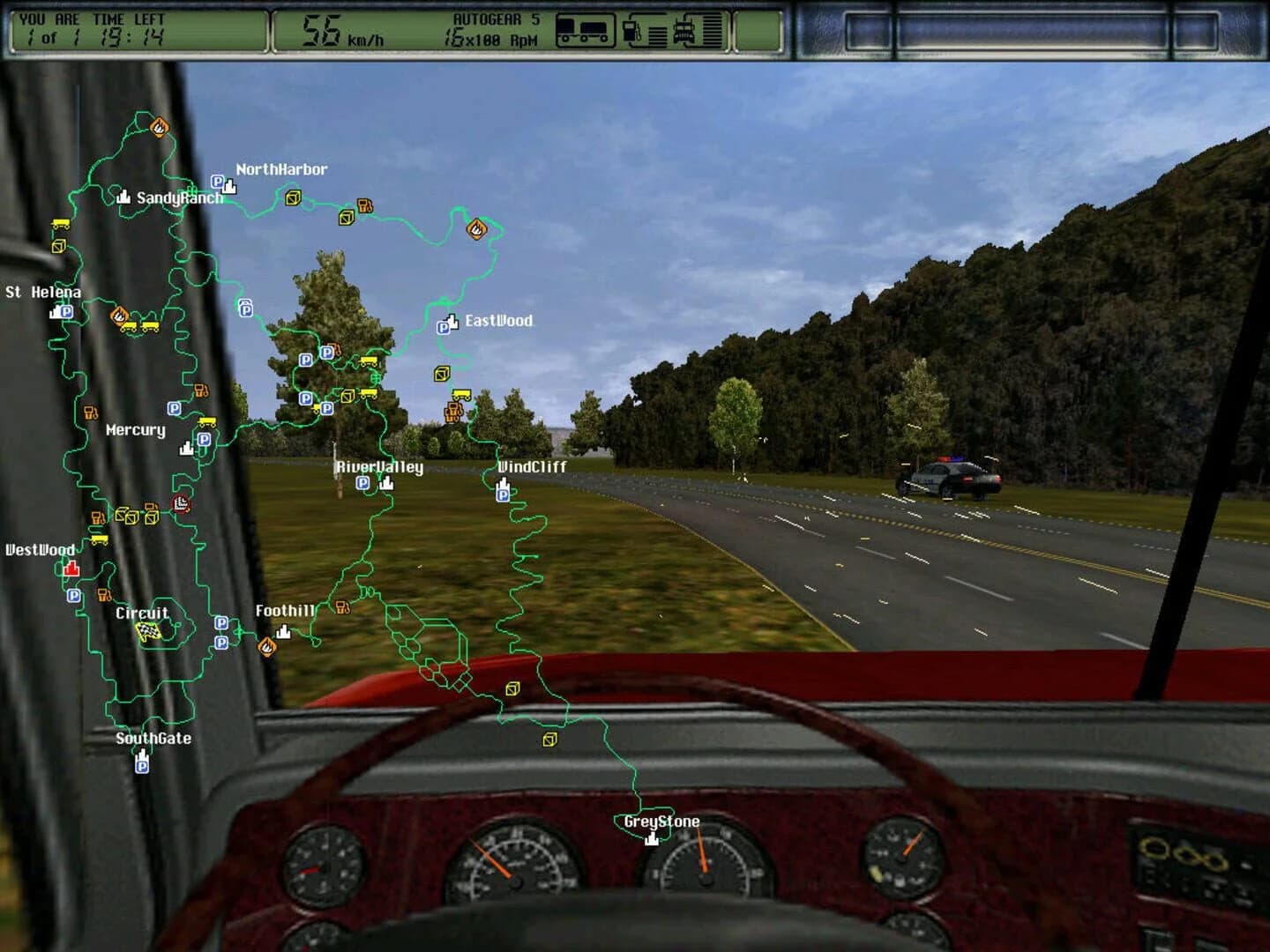The width and height of the screenshot is (1270, 952).
Task: Select the truck-and-trailer icon on the HUD panel
Action: coord(584,31)
